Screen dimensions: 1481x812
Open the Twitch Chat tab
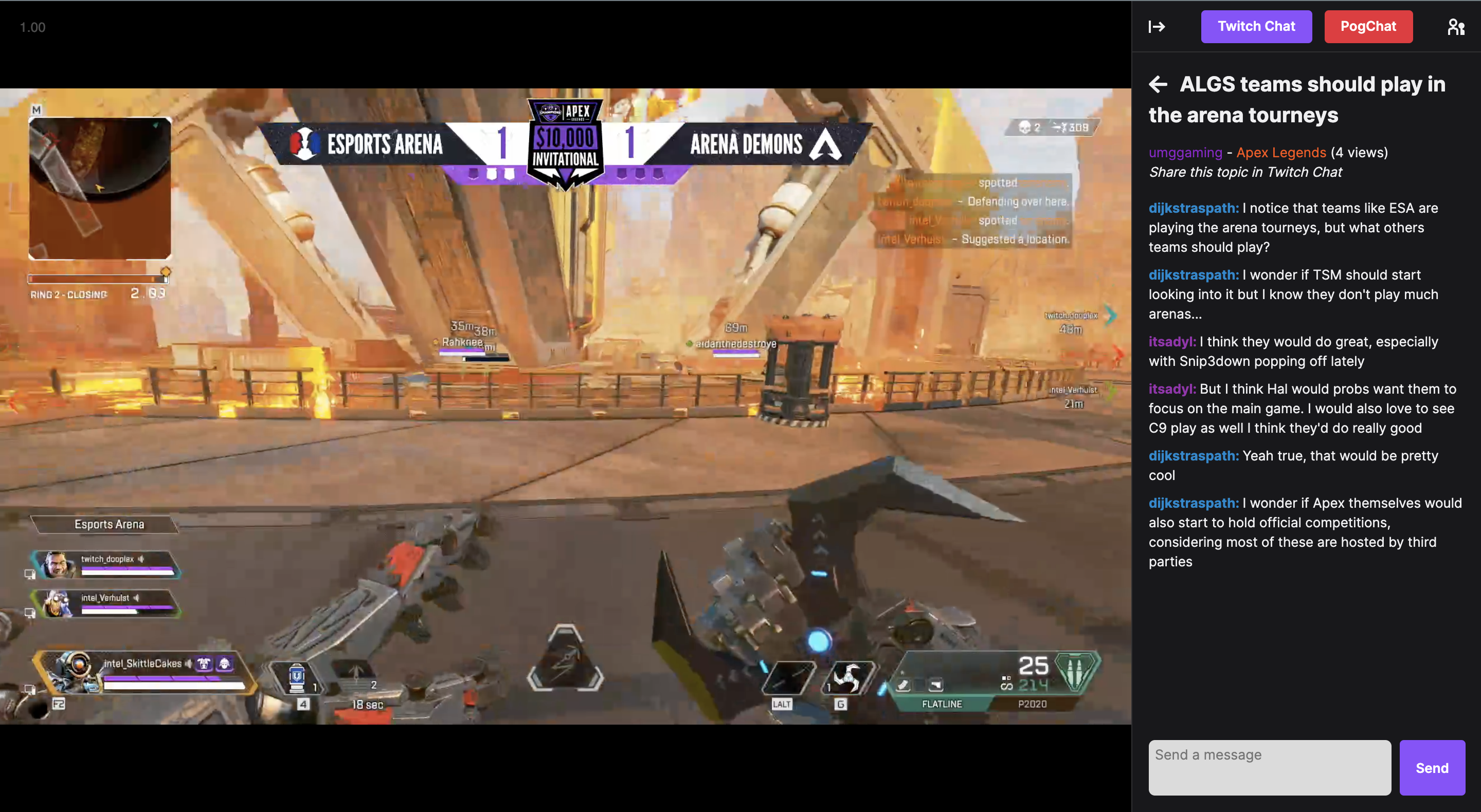[1256, 26]
